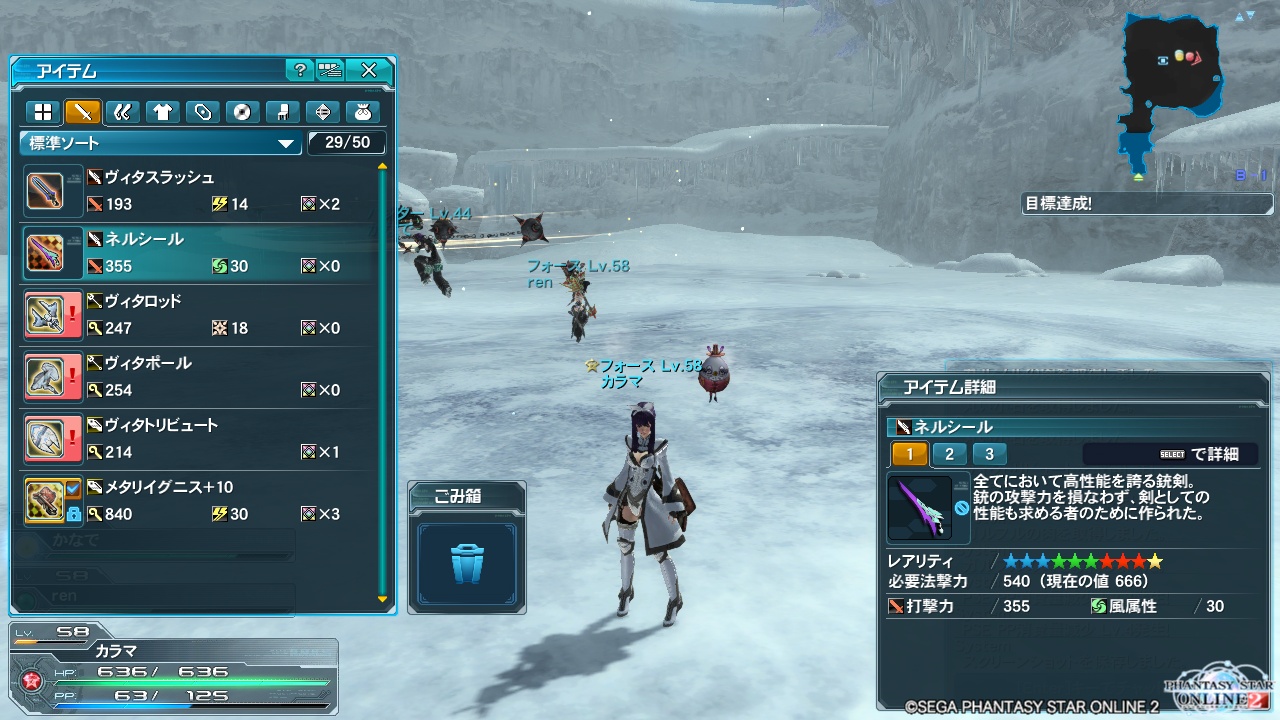The width and height of the screenshot is (1280, 720).
Task: Open the units armor category tab
Action: click(x=123, y=111)
